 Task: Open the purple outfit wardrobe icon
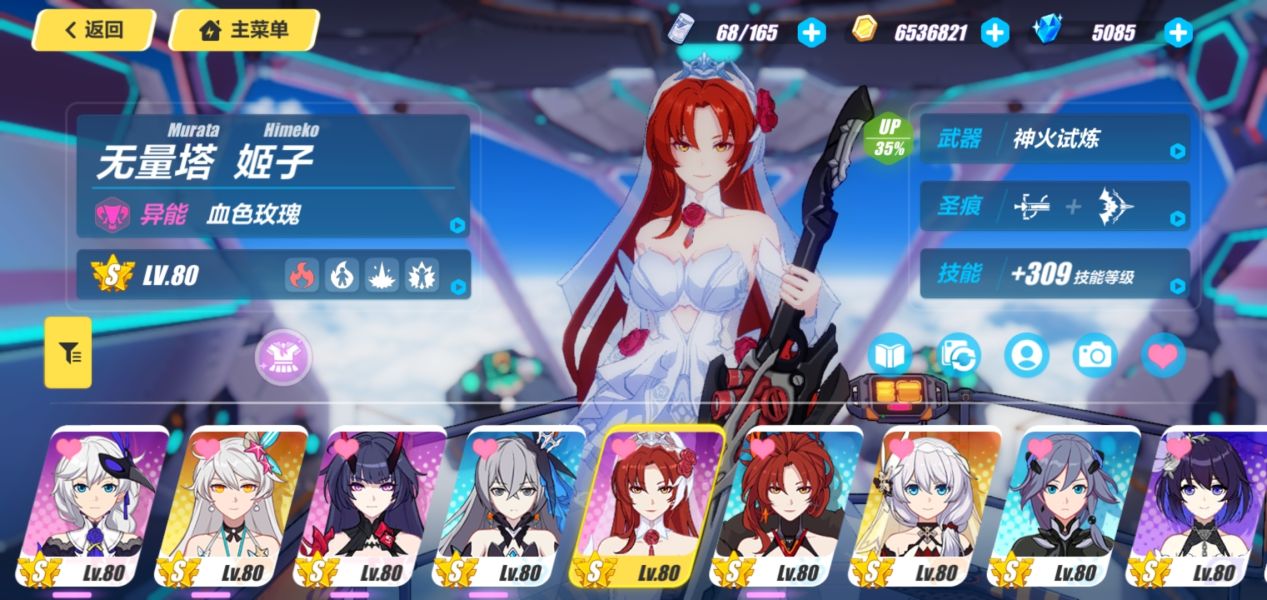(283, 354)
